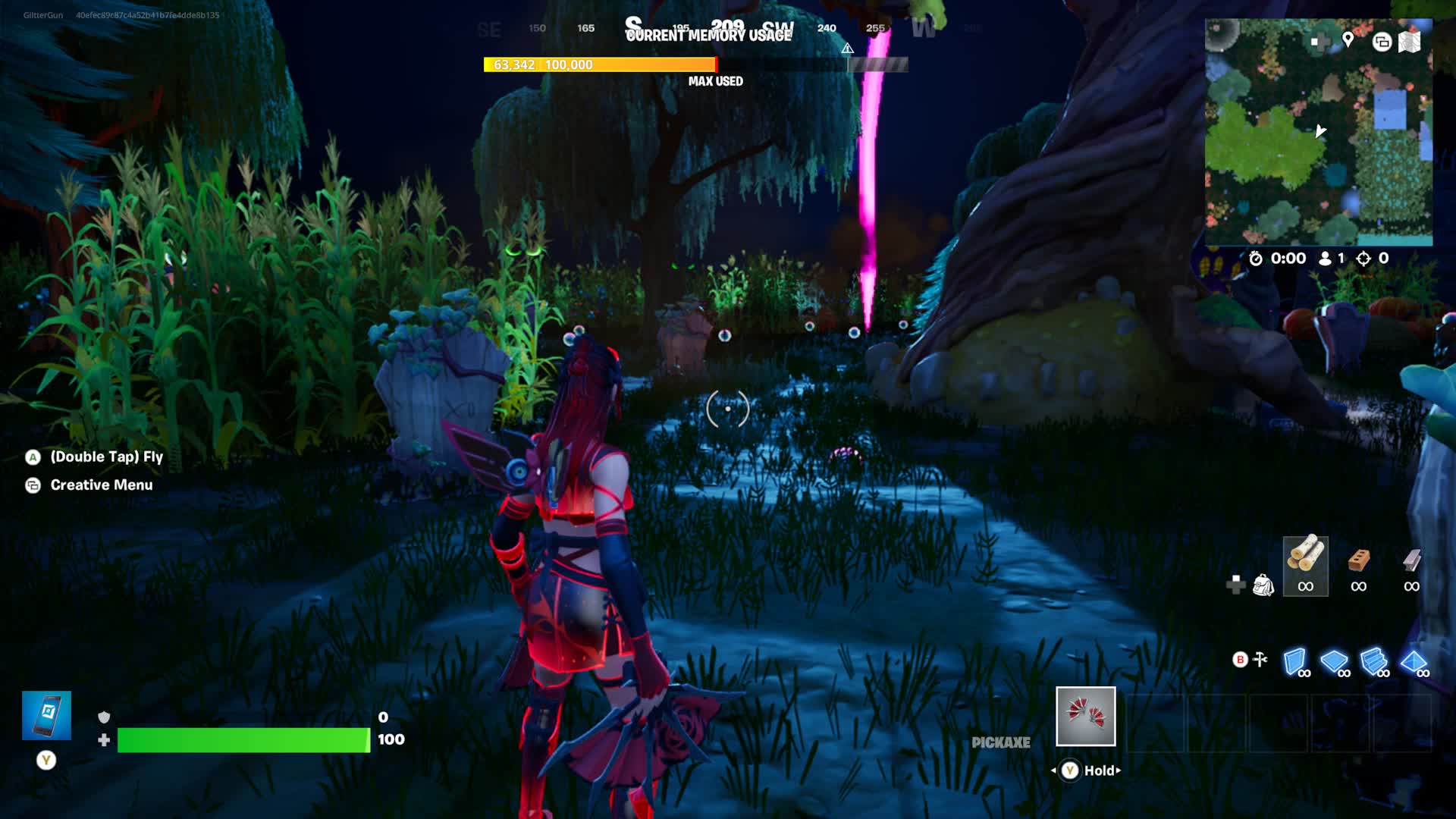Image resolution: width=1456 pixels, height=819 pixels.
Task: Pick the pyramid roof building piece
Action: [1414, 662]
